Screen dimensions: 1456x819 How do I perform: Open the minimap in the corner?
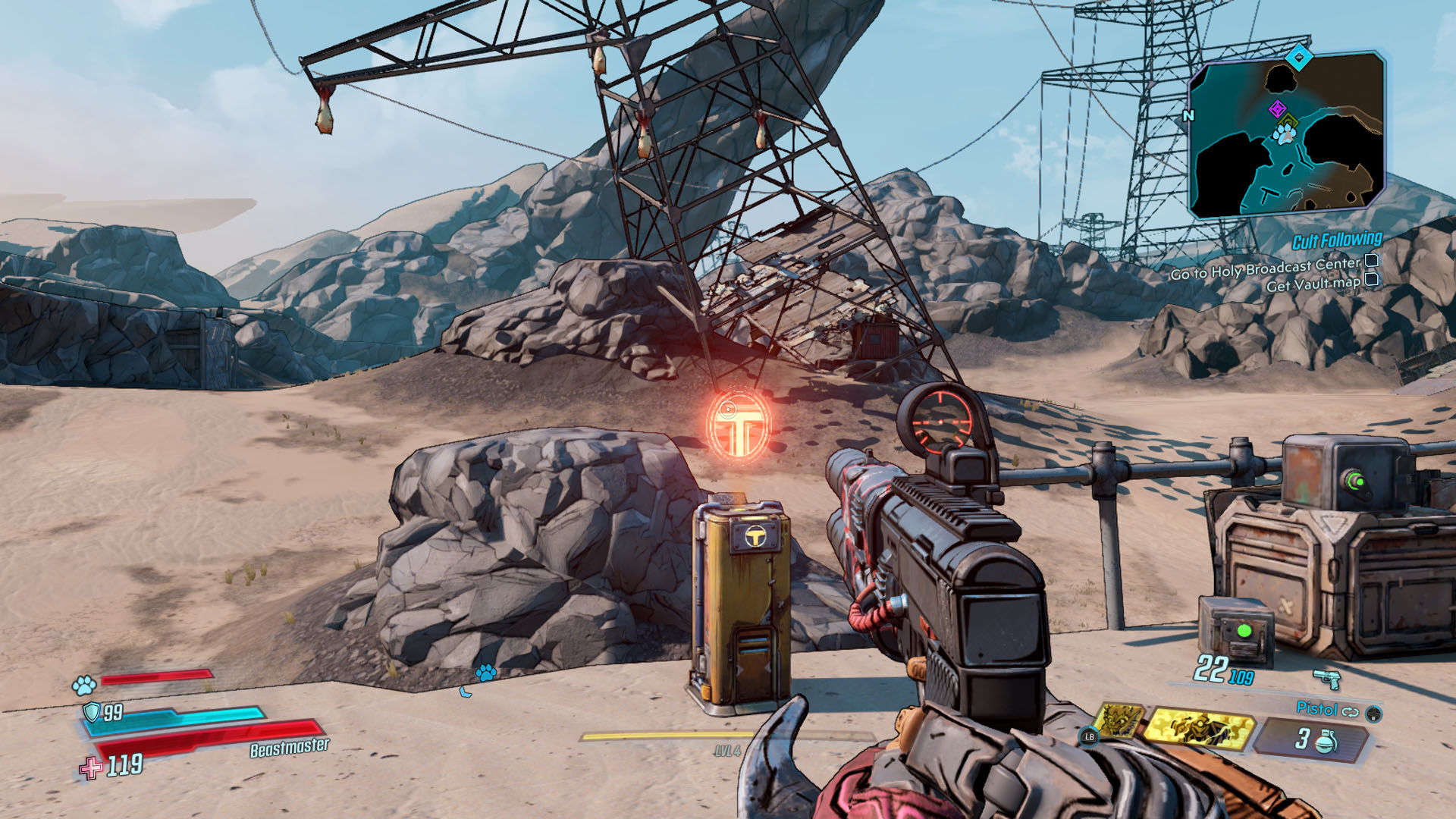pos(1288,135)
